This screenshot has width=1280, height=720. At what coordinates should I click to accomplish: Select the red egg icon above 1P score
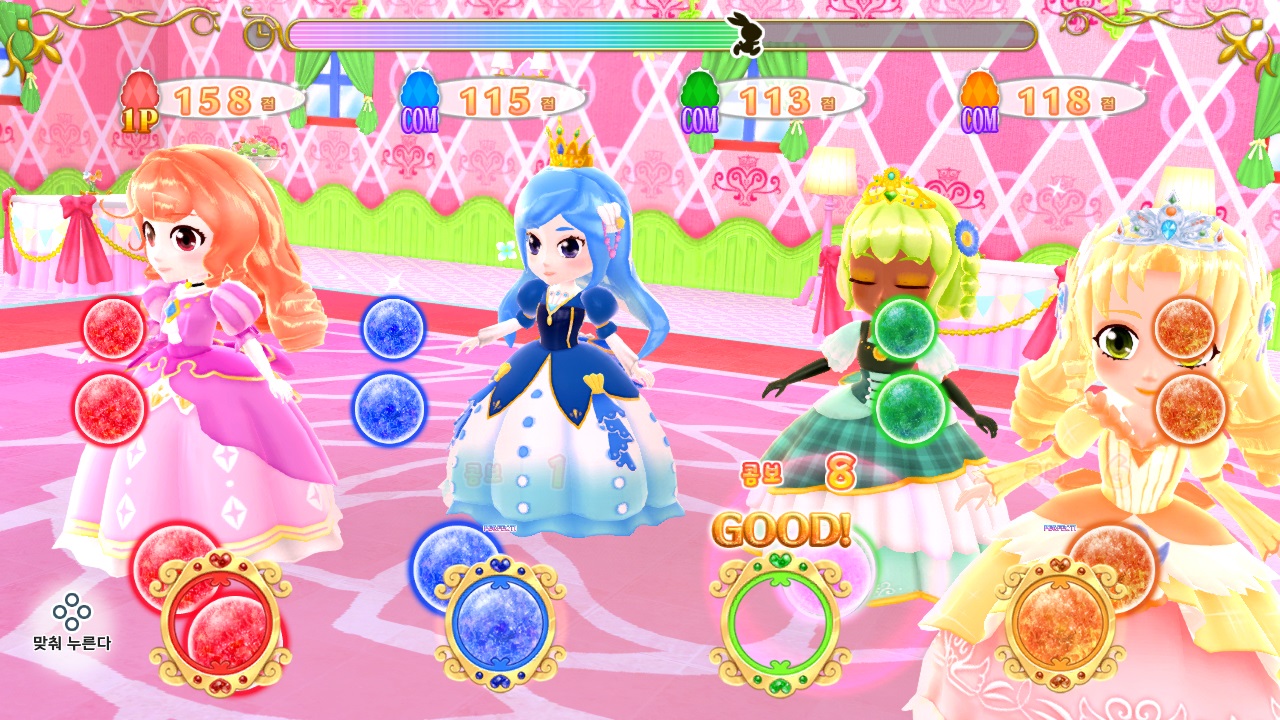tap(139, 91)
